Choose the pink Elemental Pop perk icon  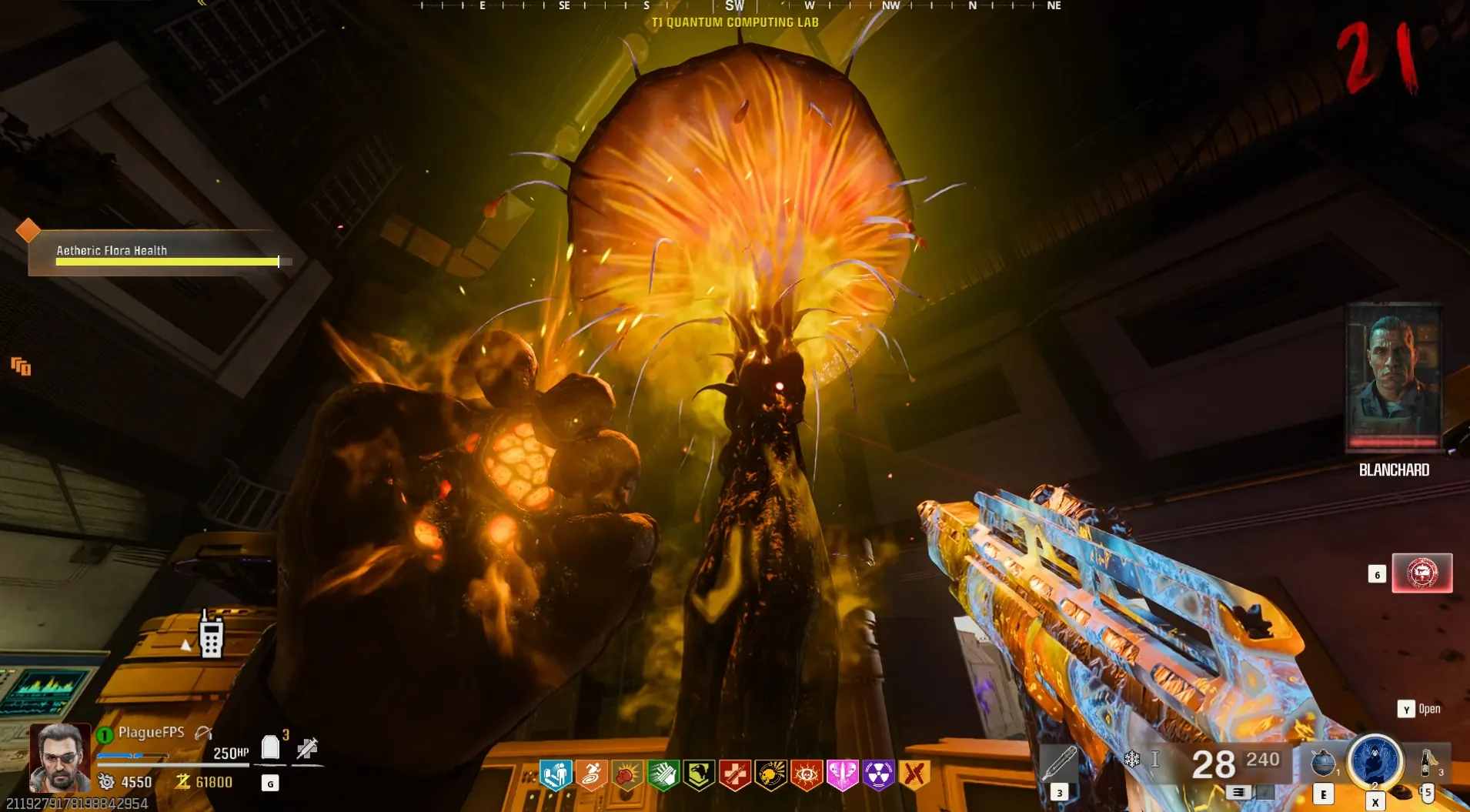pyautogui.click(x=842, y=775)
